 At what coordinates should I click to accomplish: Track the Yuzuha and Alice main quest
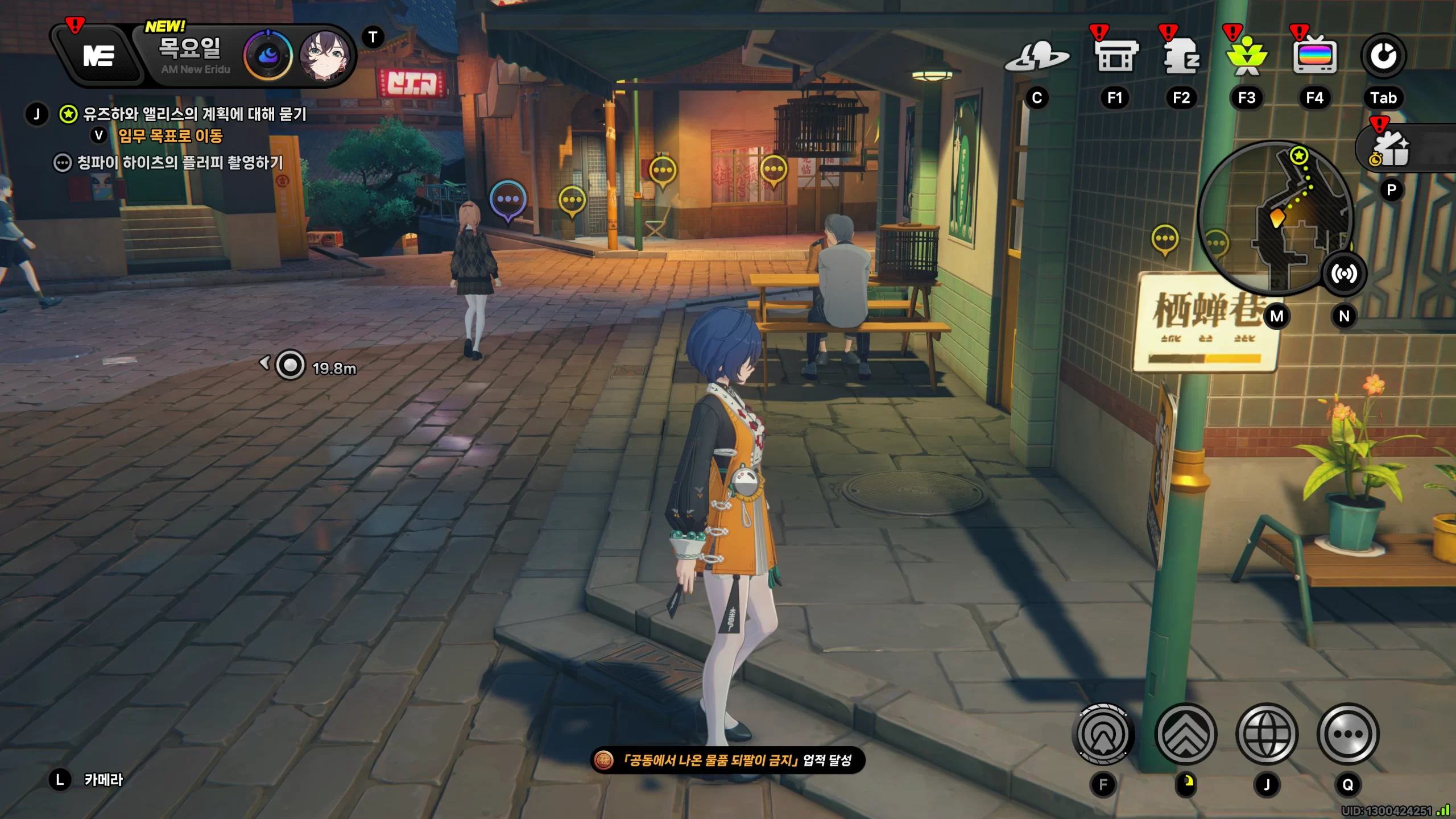[x=195, y=114]
